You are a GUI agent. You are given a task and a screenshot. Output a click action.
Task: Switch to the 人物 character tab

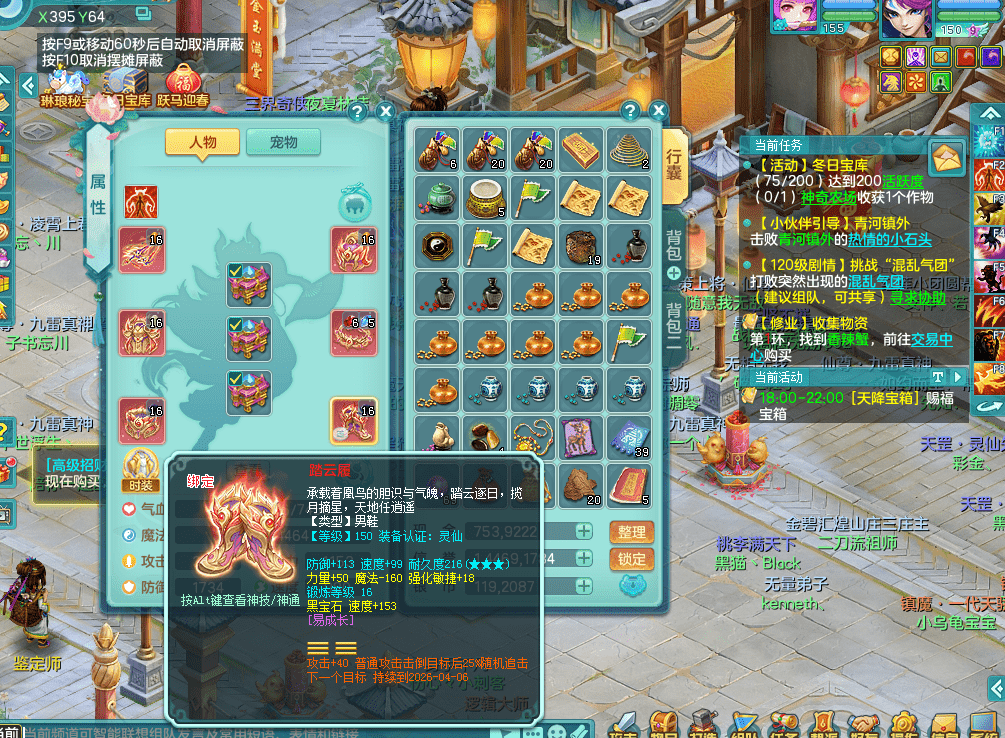point(202,142)
